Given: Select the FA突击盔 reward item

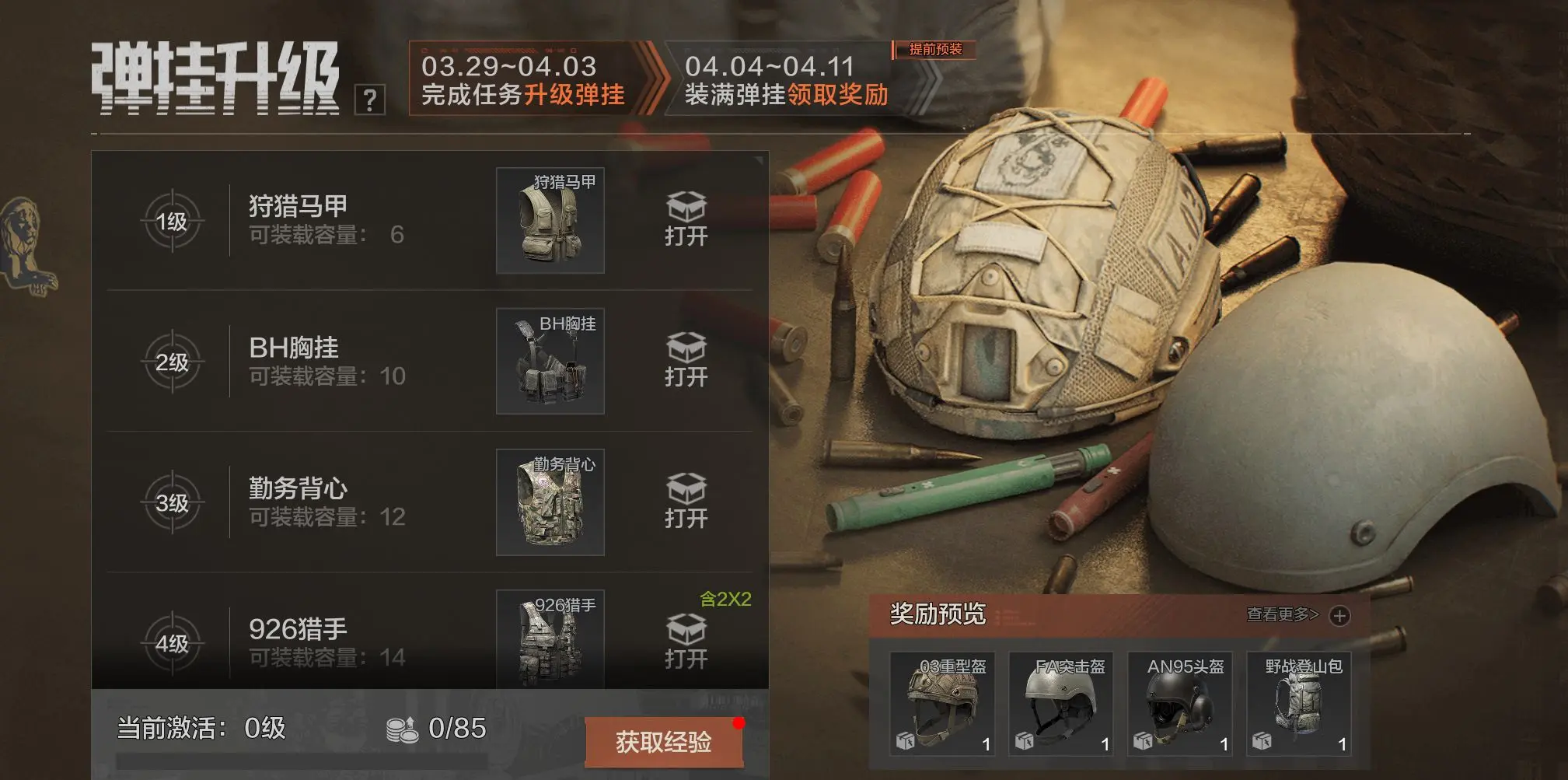Looking at the screenshot, I should 1061,705.
